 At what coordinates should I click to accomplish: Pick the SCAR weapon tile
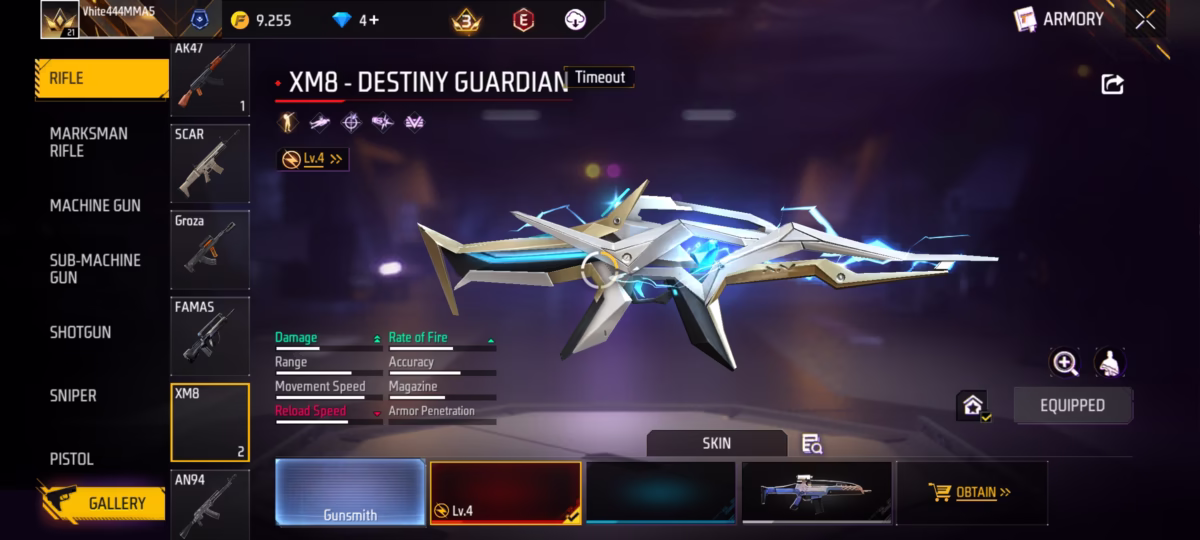pyautogui.click(x=210, y=165)
